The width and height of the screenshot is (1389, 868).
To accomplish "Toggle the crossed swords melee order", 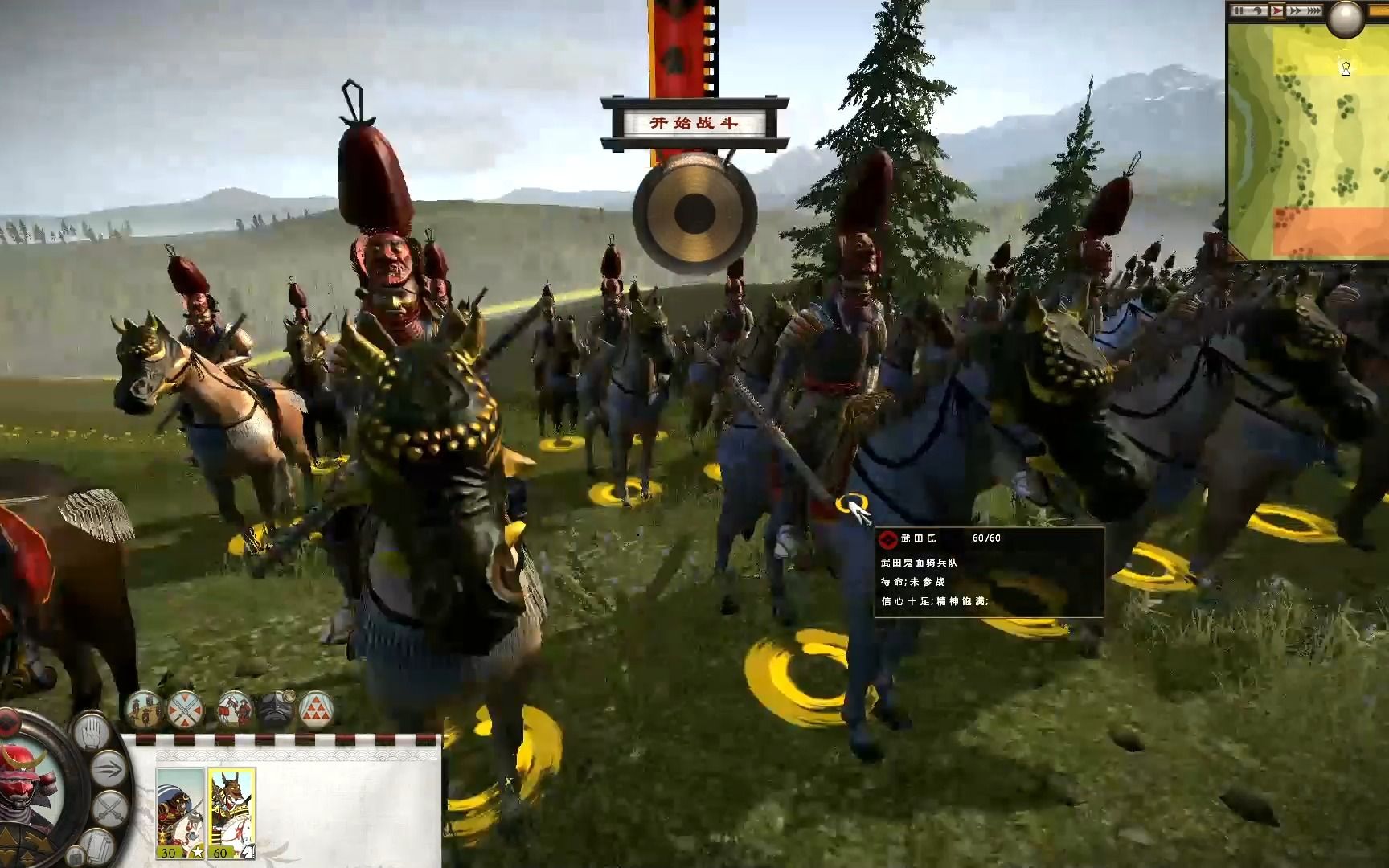I will [x=108, y=807].
